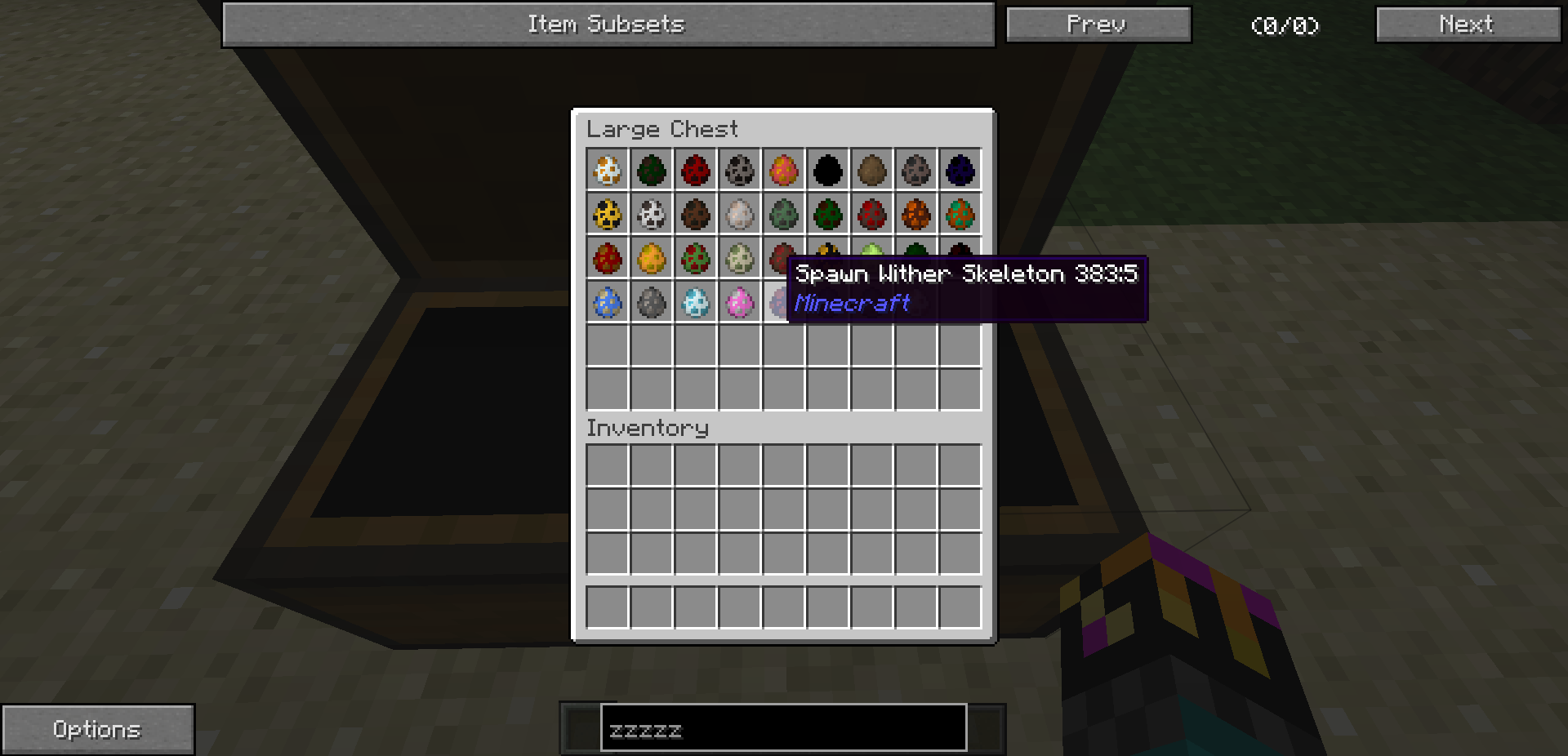Select the chicken spawn egg in the first slot

tap(607, 170)
